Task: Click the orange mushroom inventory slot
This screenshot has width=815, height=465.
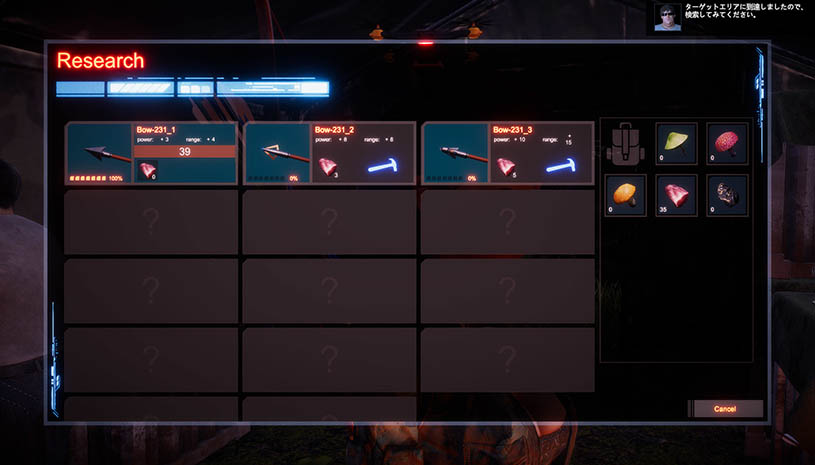Action: pos(625,195)
